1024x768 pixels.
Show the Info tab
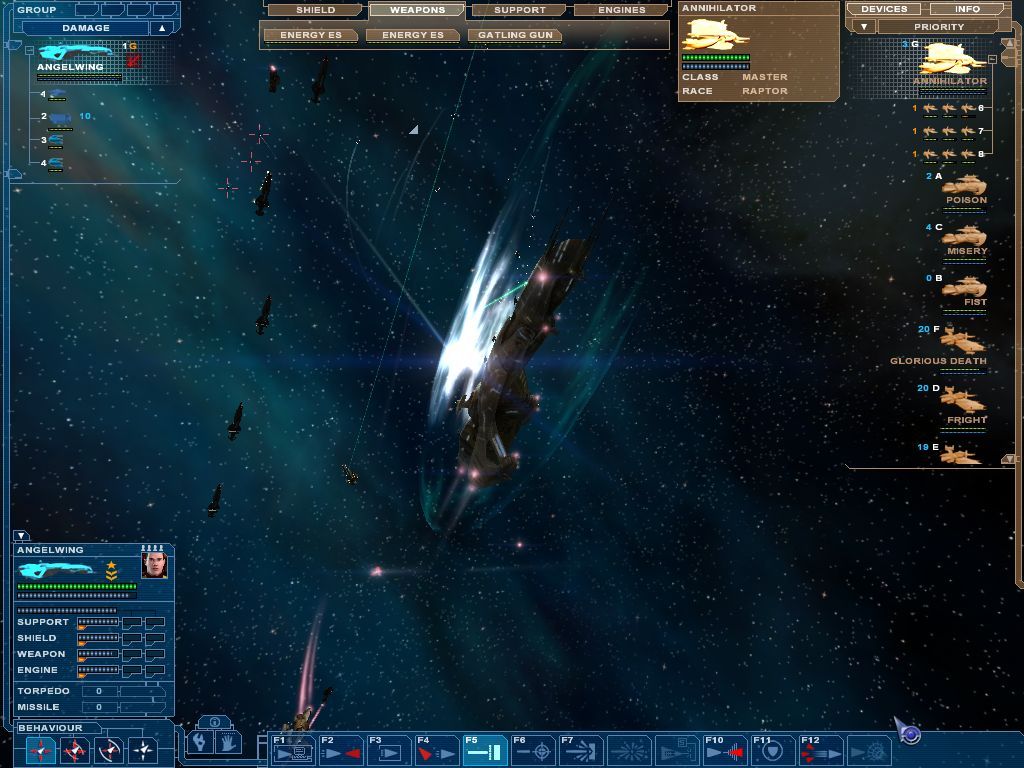pyautogui.click(x=967, y=9)
